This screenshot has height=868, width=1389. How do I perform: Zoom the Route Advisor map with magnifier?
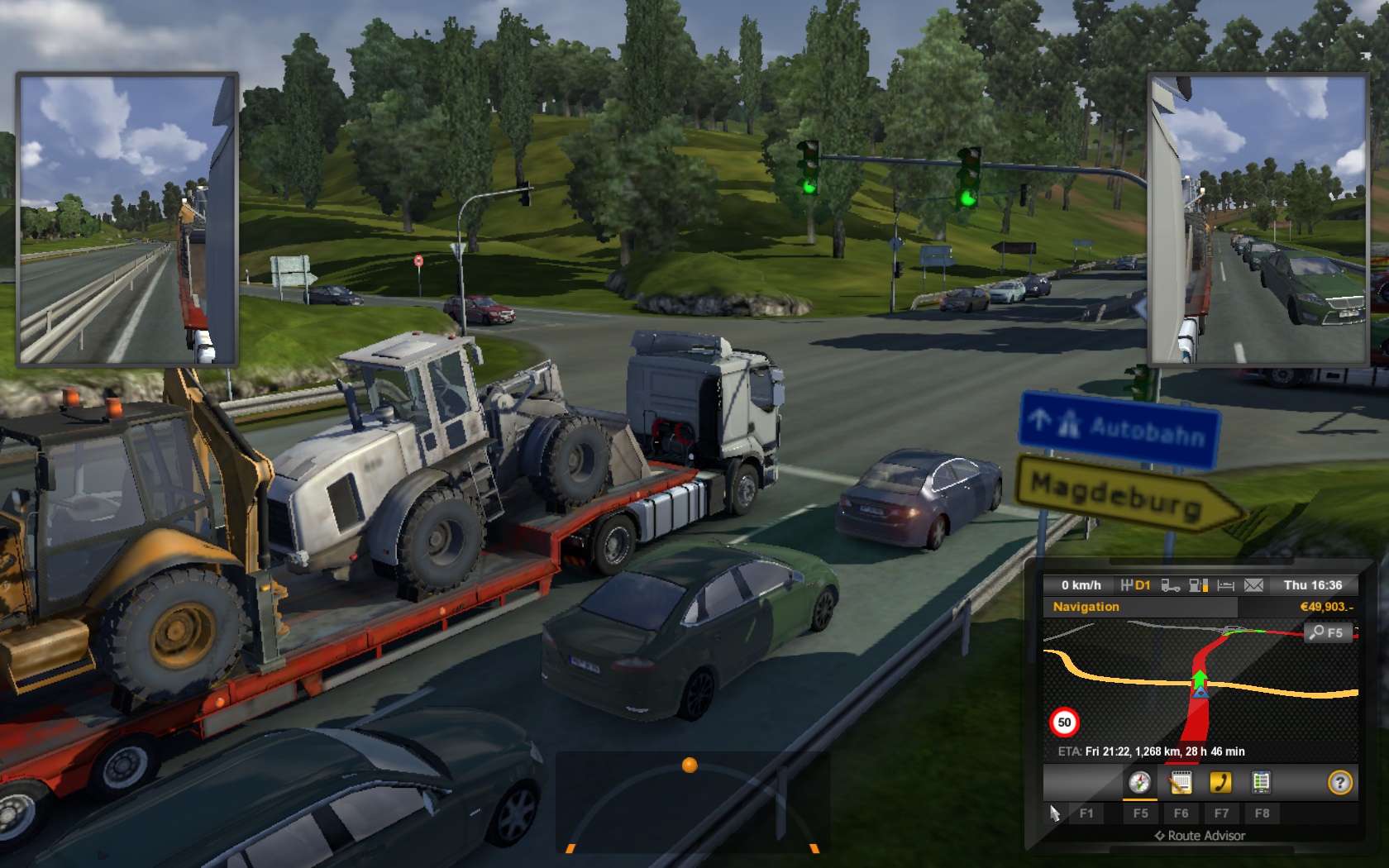point(1328,632)
